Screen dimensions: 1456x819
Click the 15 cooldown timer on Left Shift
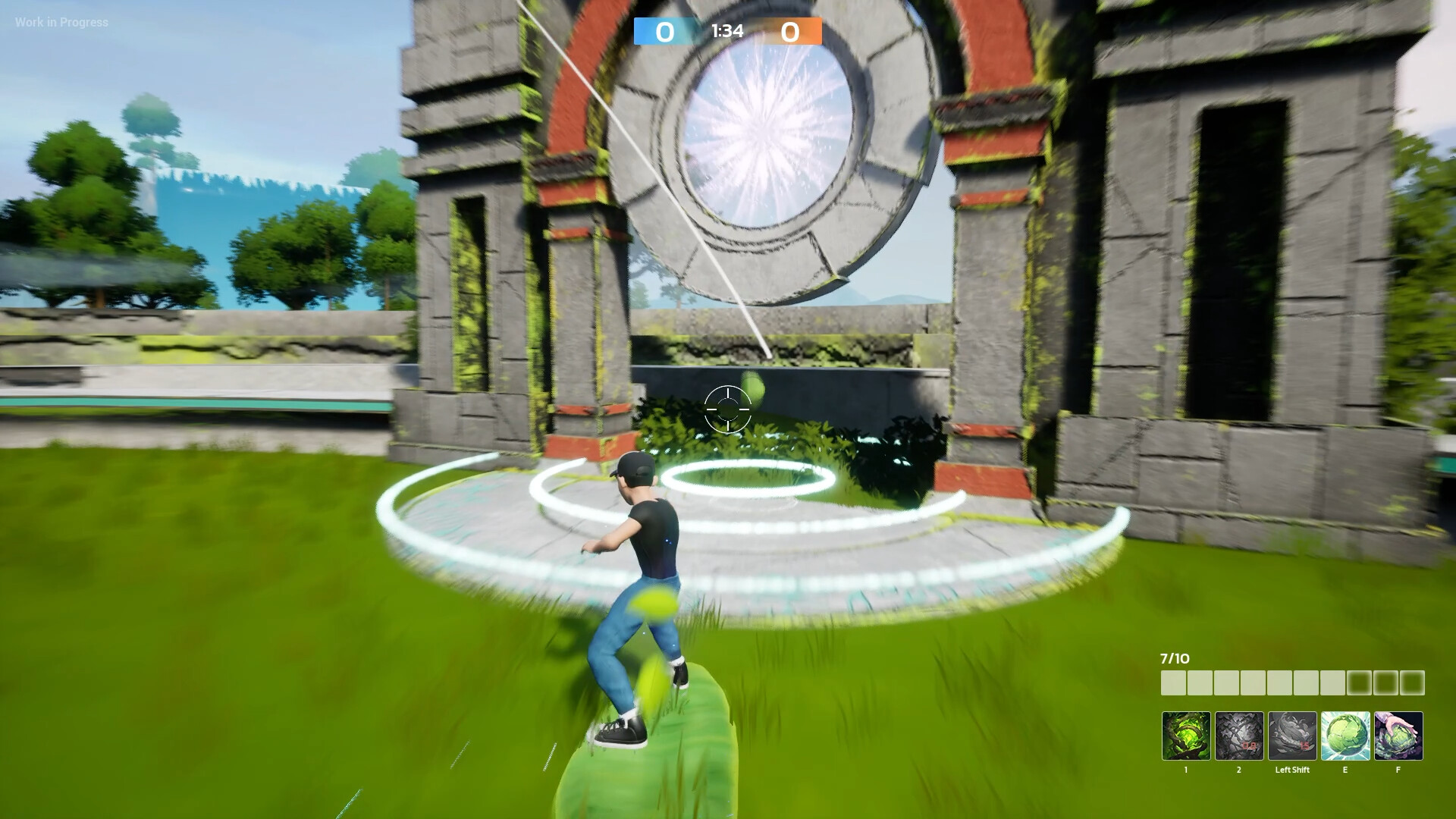1304,746
